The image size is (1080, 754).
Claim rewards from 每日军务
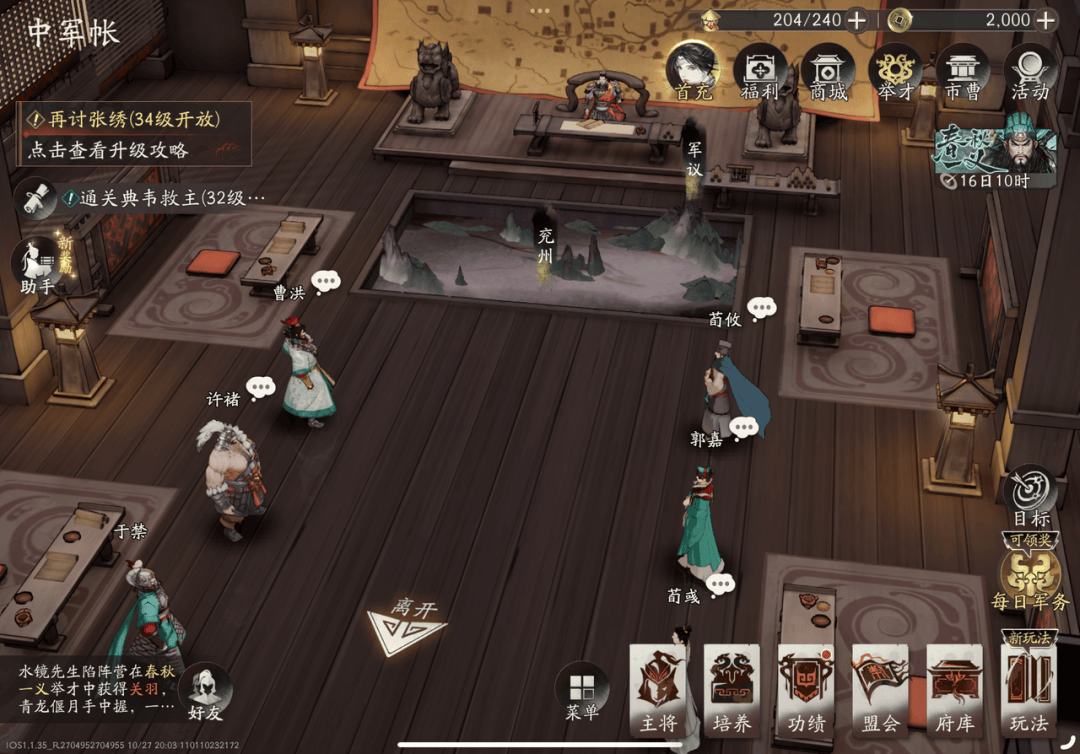1030,580
